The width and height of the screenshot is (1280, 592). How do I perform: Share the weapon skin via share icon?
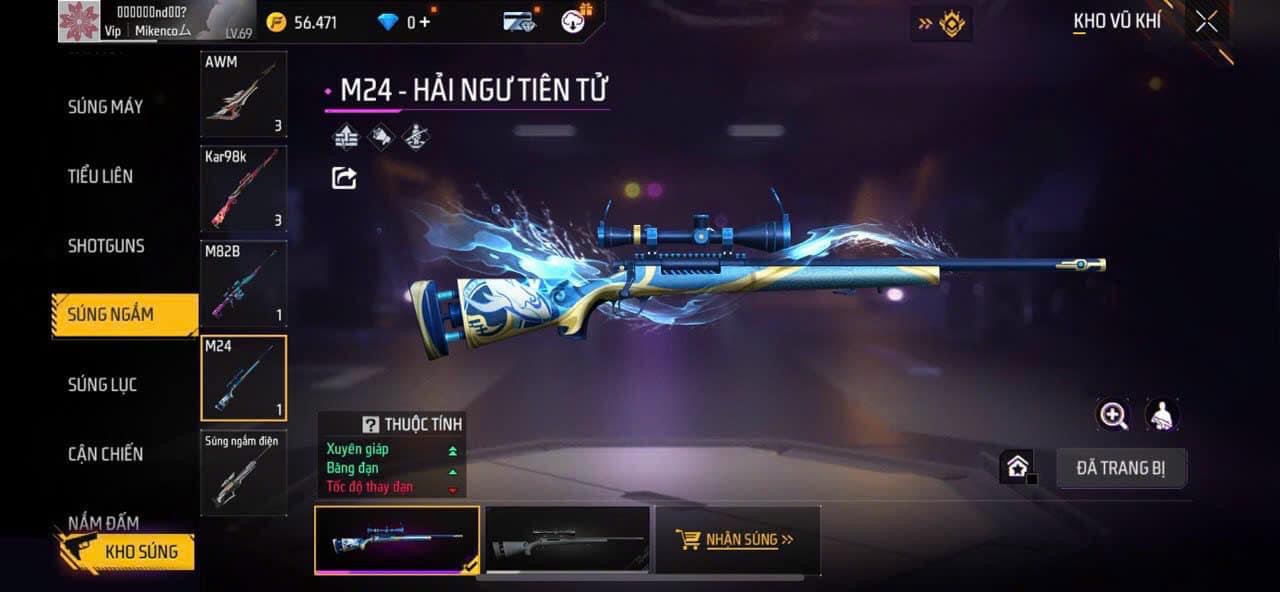point(343,178)
